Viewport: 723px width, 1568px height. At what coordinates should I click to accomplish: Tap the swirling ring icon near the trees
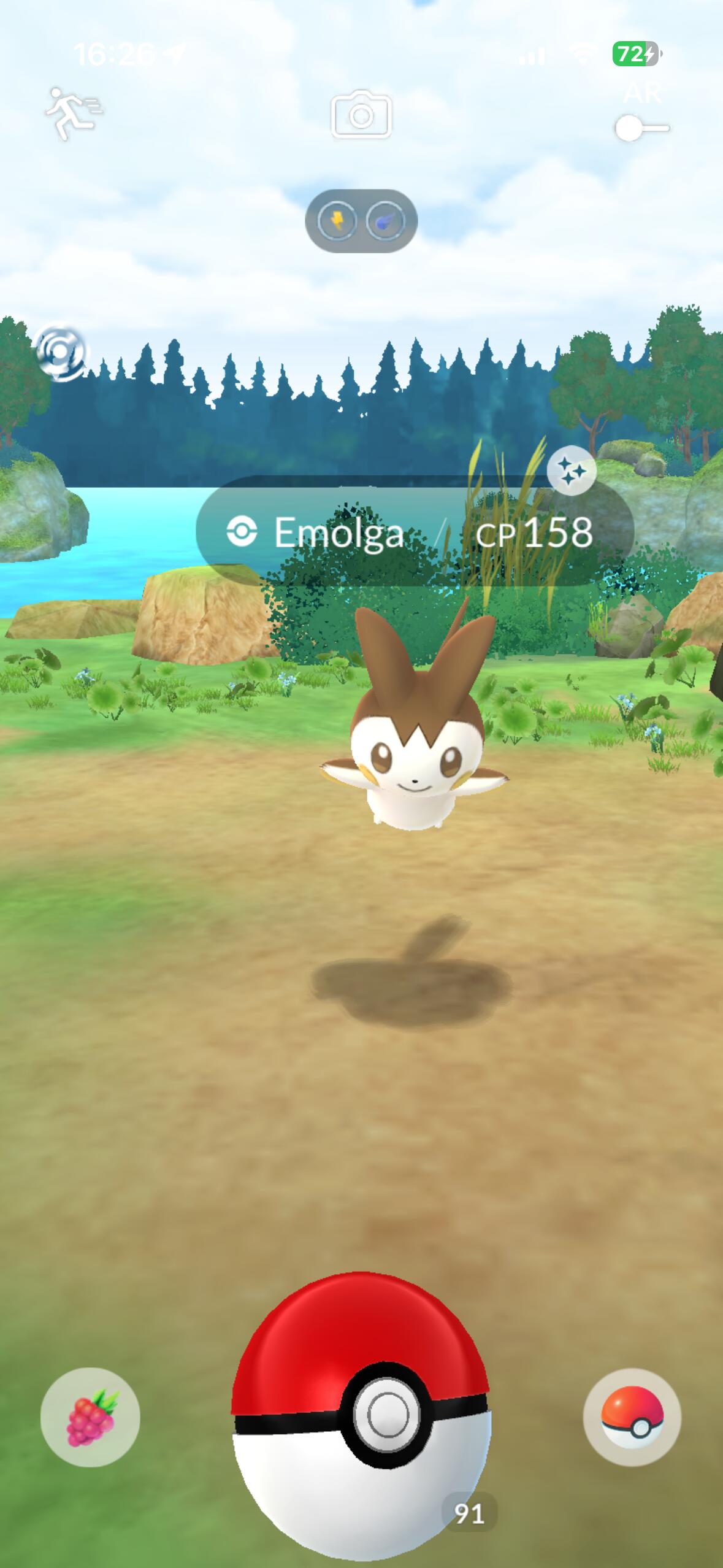coord(61,353)
